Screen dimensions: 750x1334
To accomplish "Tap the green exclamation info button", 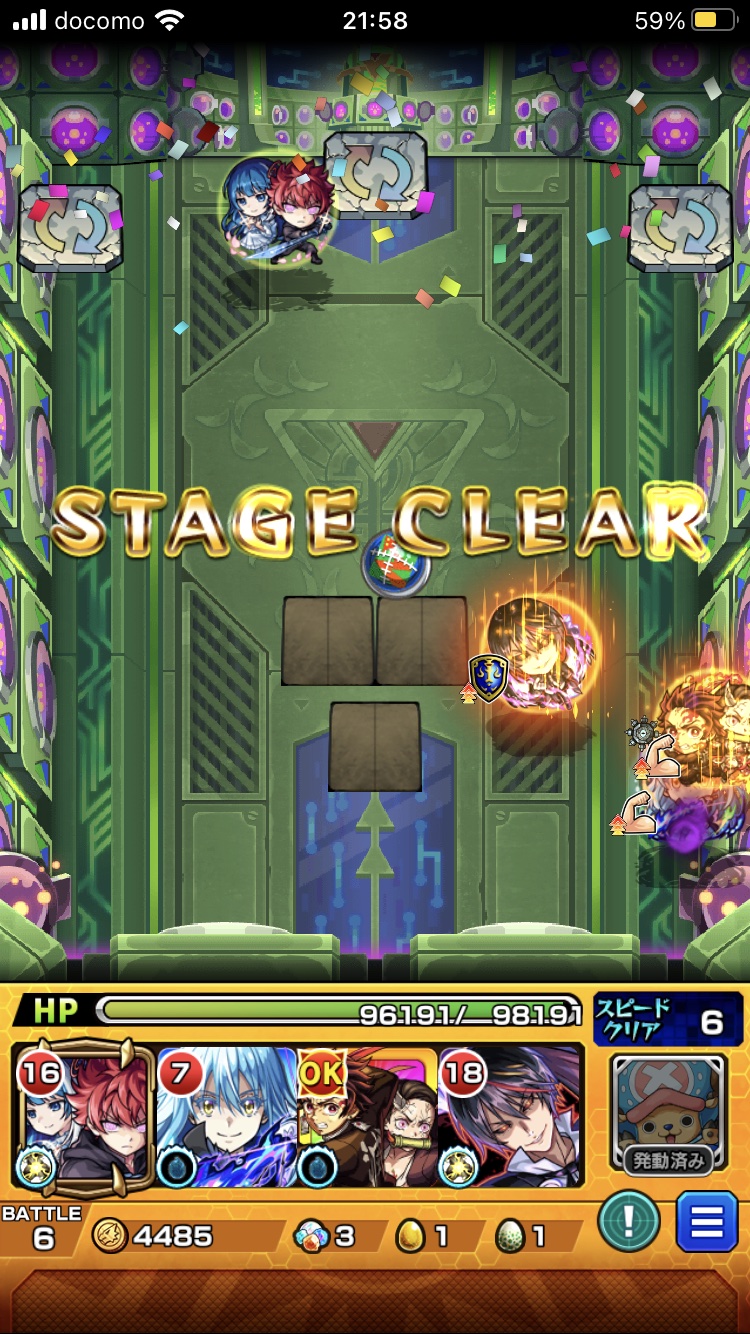I will (x=629, y=1222).
